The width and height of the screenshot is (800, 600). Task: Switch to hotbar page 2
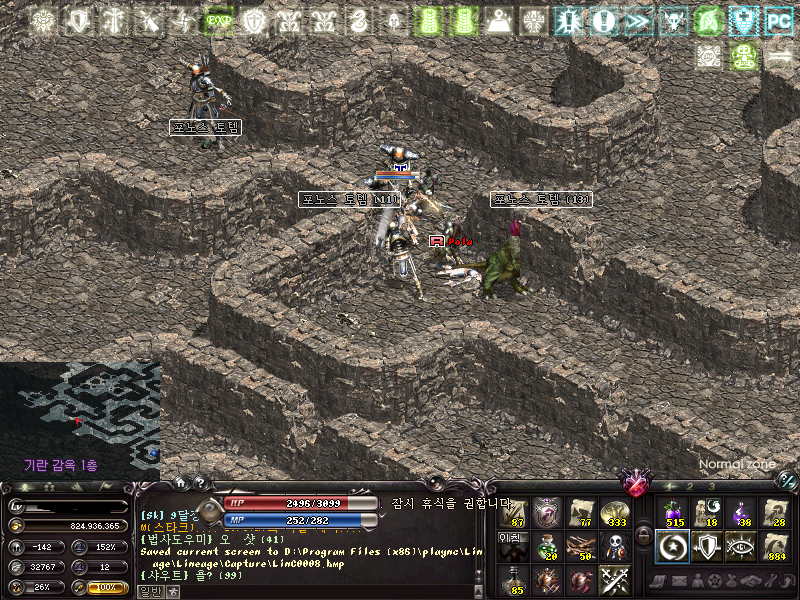pyautogui.click(x=692, y=486)
